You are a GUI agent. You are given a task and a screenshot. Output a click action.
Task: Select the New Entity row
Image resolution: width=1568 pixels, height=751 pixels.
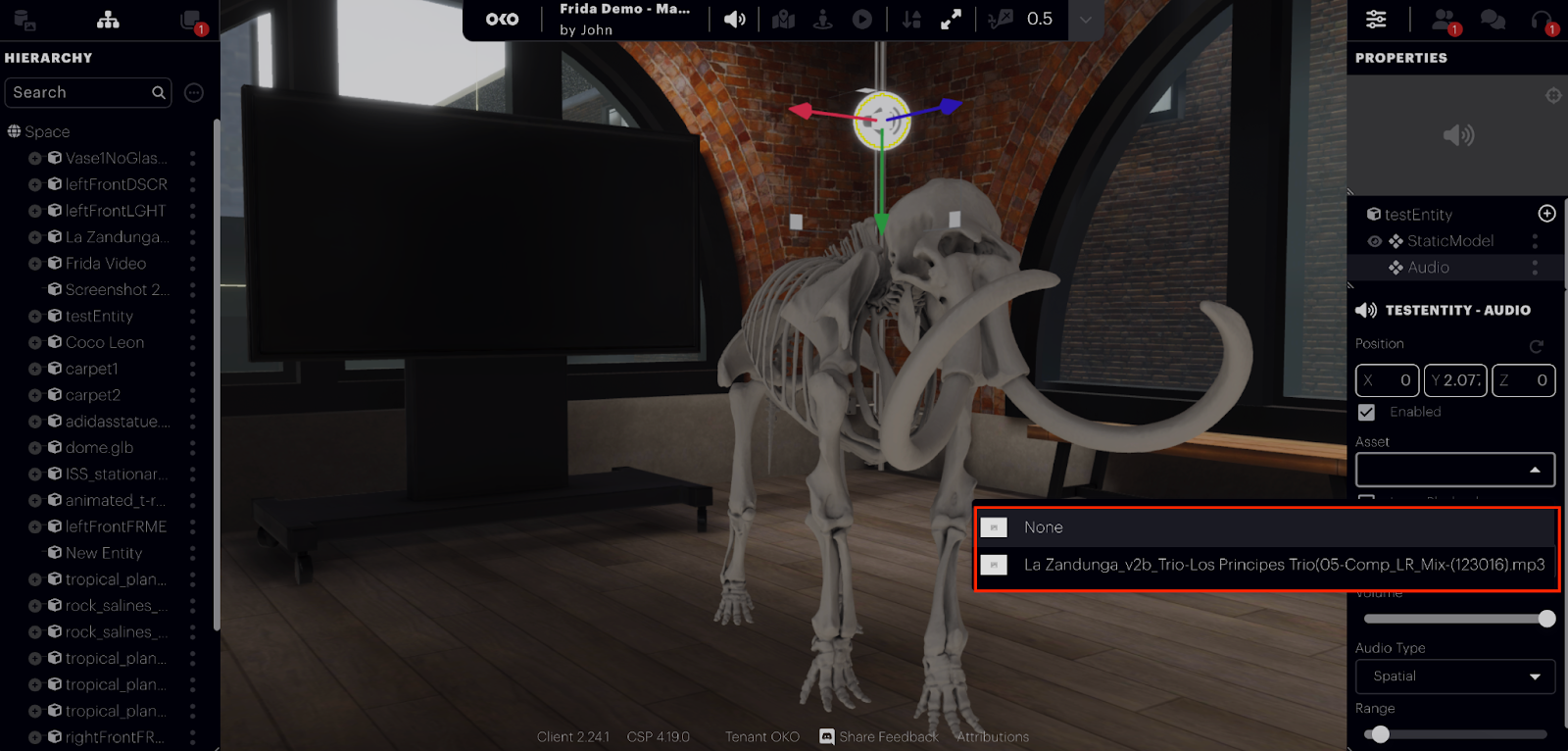pyautogui.click(x=104, y=553)
